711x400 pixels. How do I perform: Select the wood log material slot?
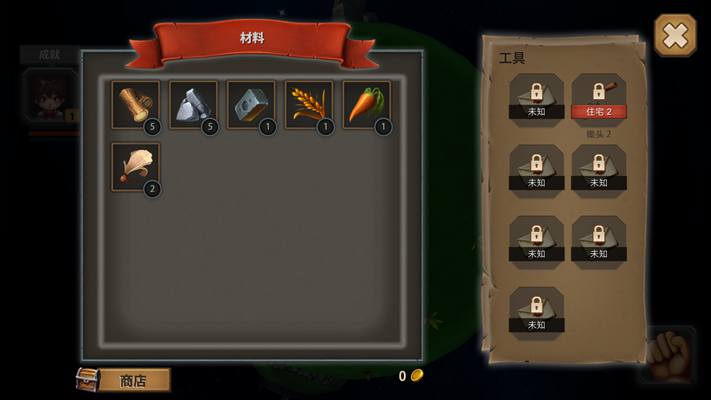point(135,105)
